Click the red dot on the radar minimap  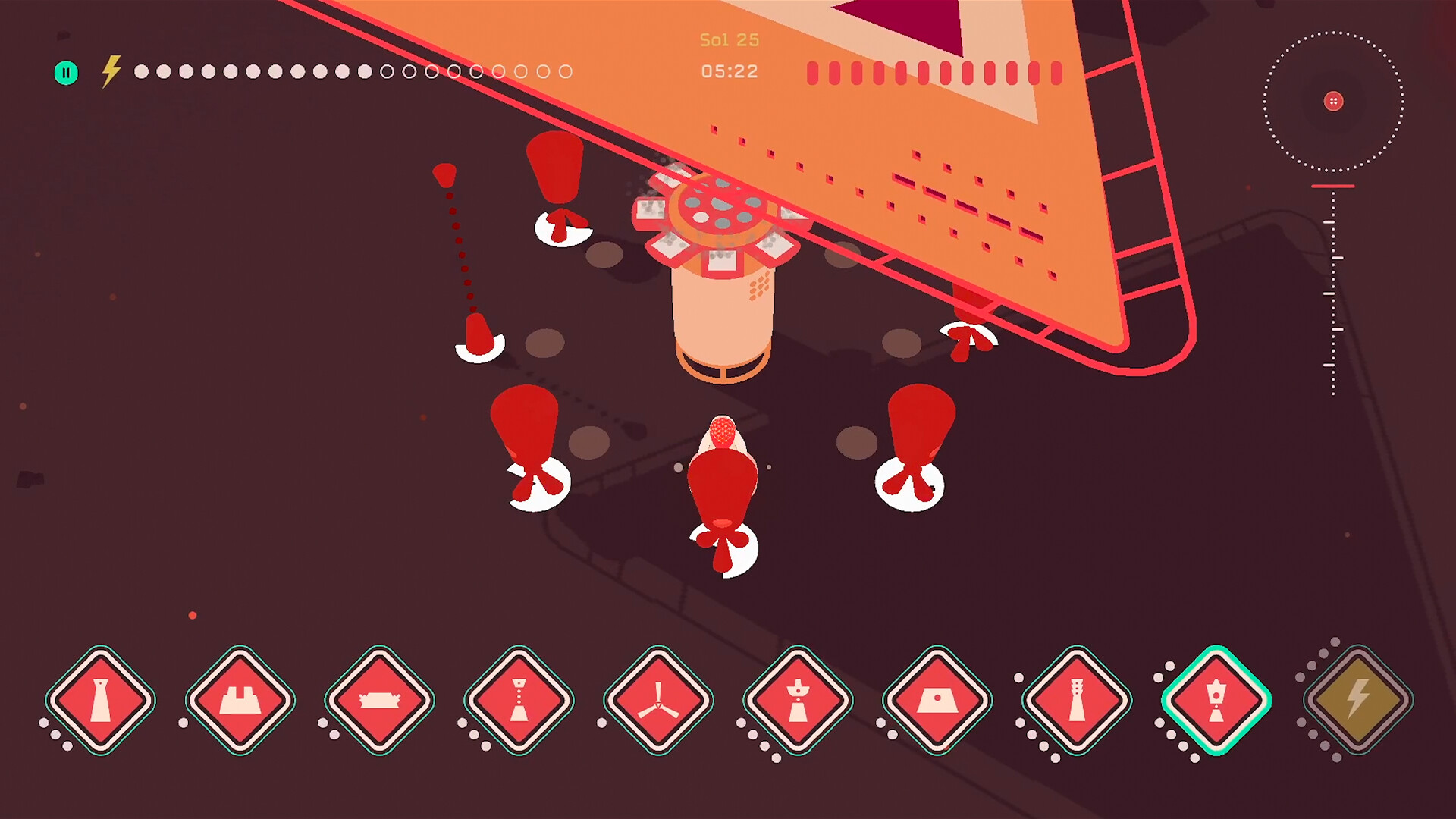point(1333,101)
